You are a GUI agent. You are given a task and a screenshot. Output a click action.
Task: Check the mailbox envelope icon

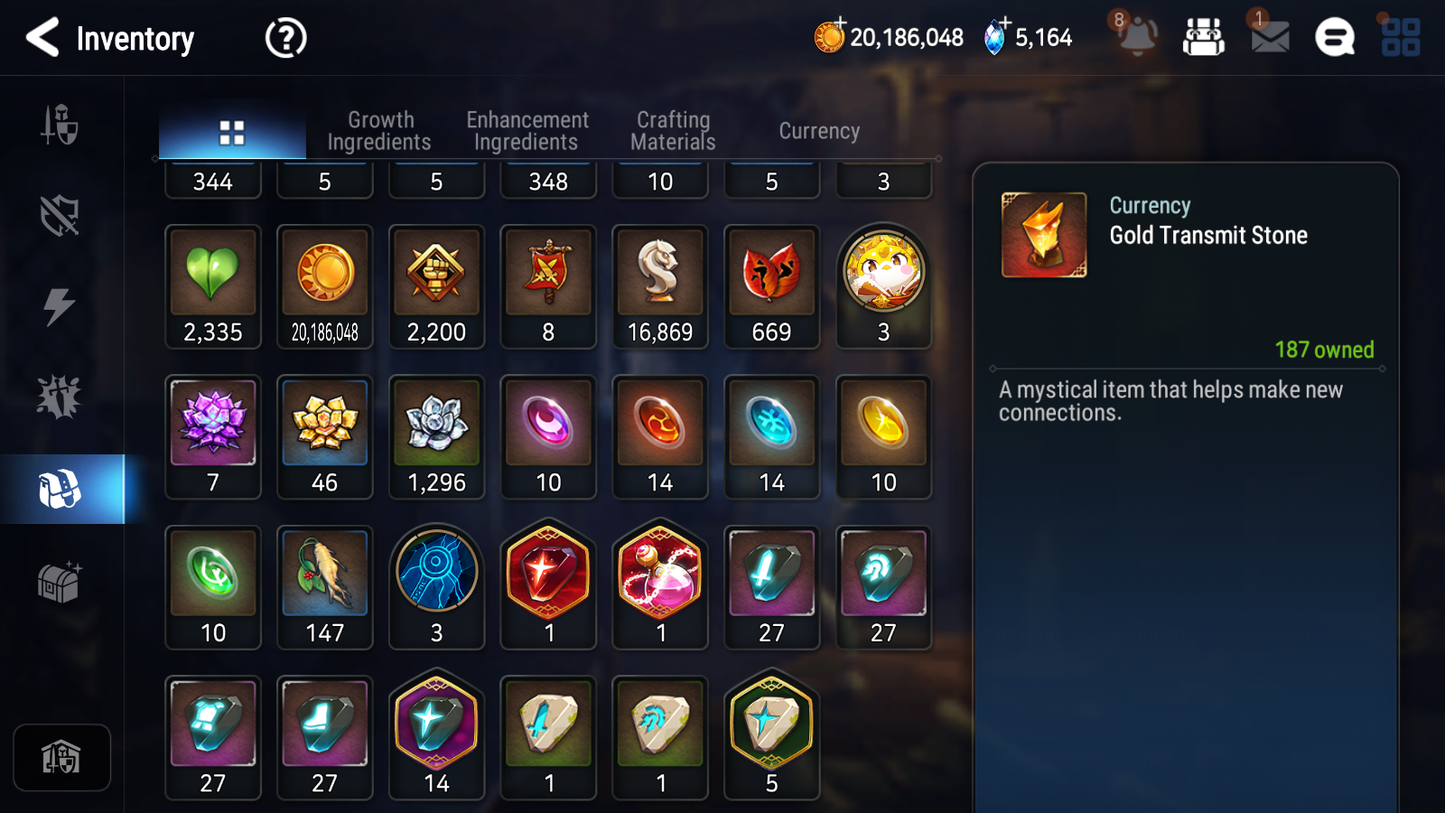click(x=1269, y=37)
